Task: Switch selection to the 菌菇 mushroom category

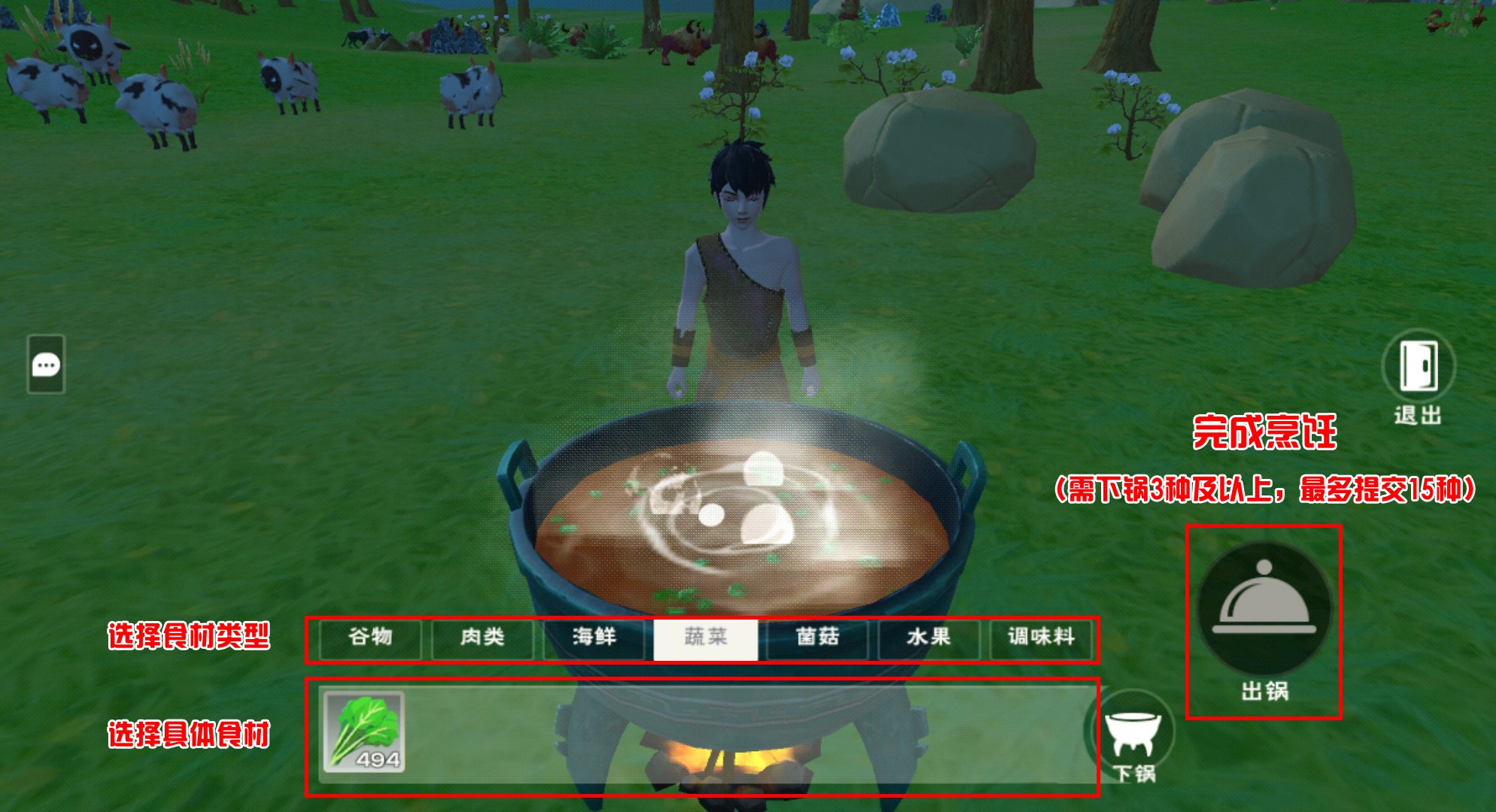Action: point(820,637)
